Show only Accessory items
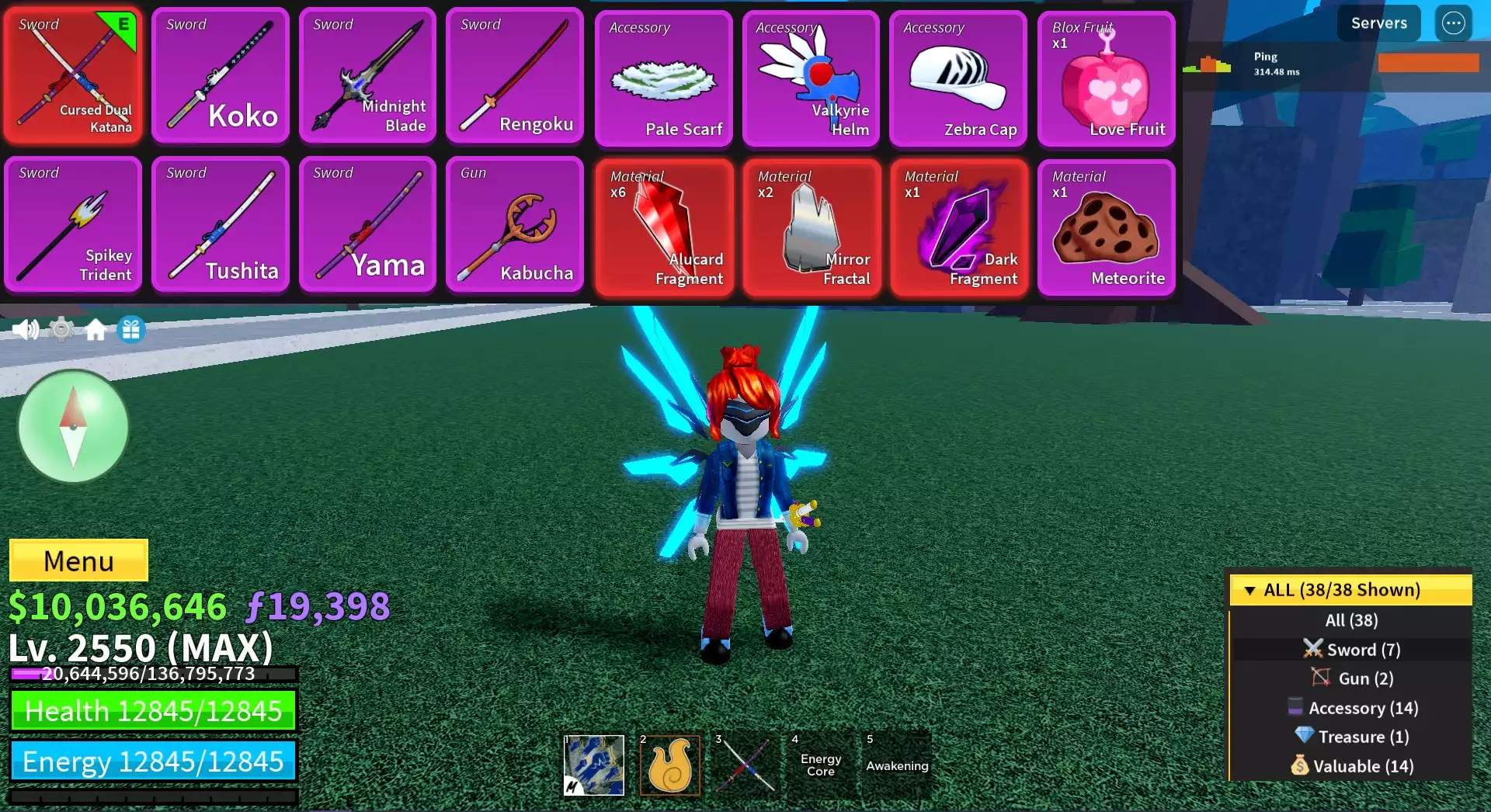 [x=1352, y=708]
